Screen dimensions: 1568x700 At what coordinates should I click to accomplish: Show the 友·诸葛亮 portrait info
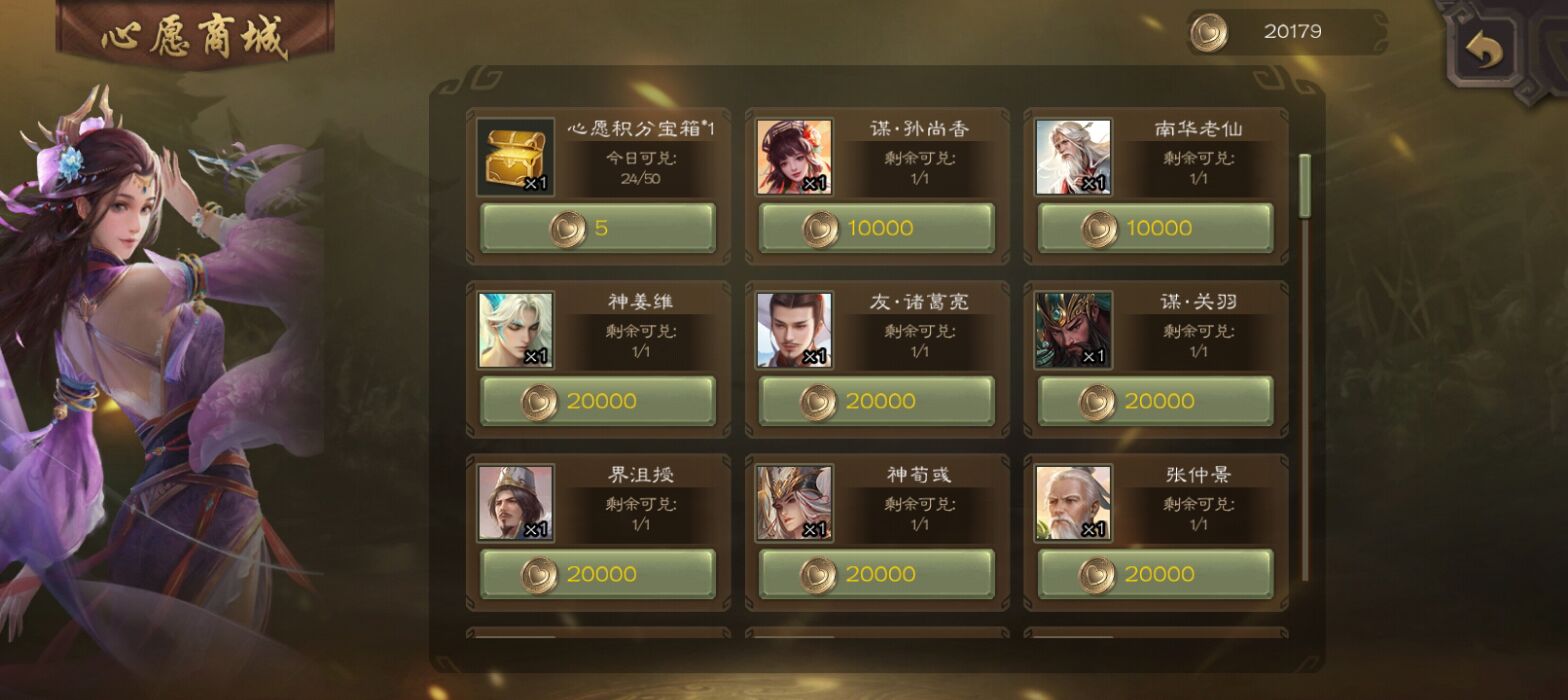794,330
